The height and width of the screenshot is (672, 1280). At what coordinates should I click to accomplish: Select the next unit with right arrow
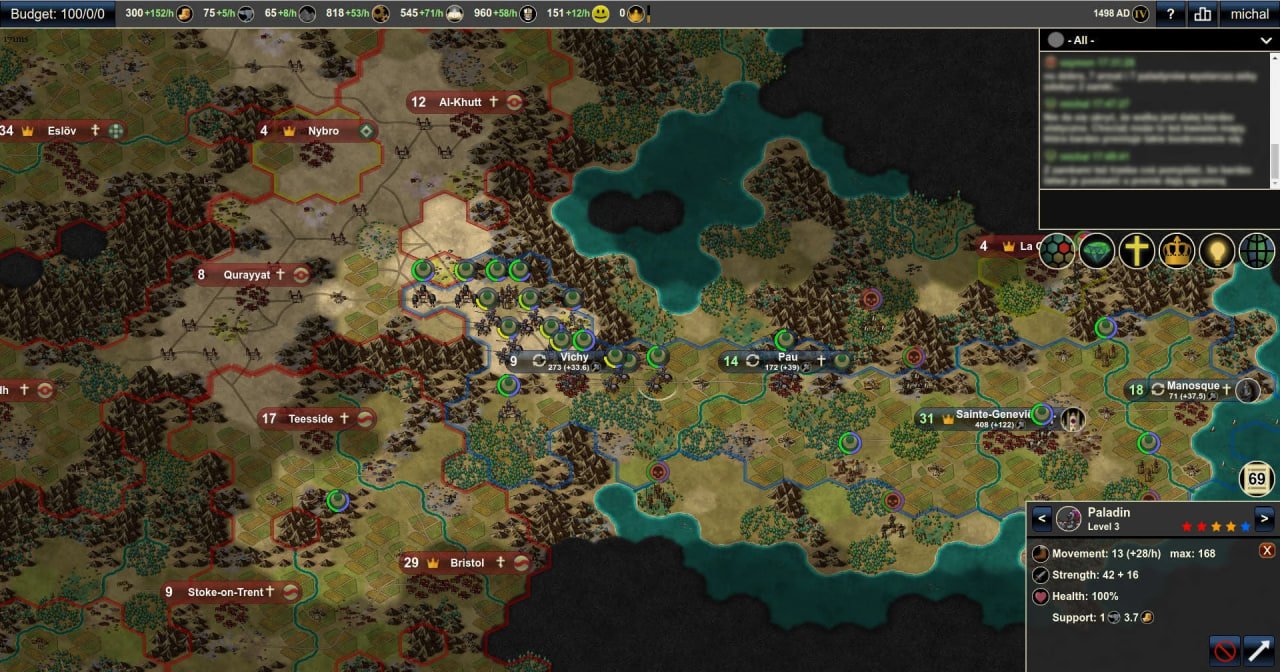tap(1265, 518)
